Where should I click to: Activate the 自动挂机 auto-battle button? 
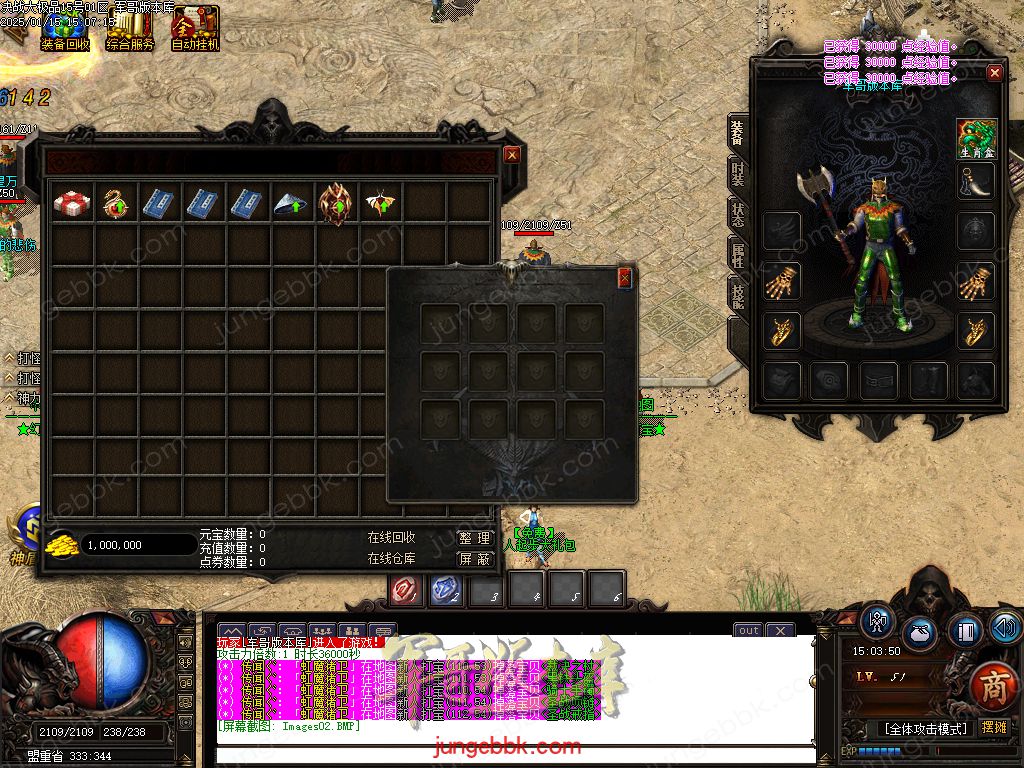pyautogui.click(x=195, y=28)
